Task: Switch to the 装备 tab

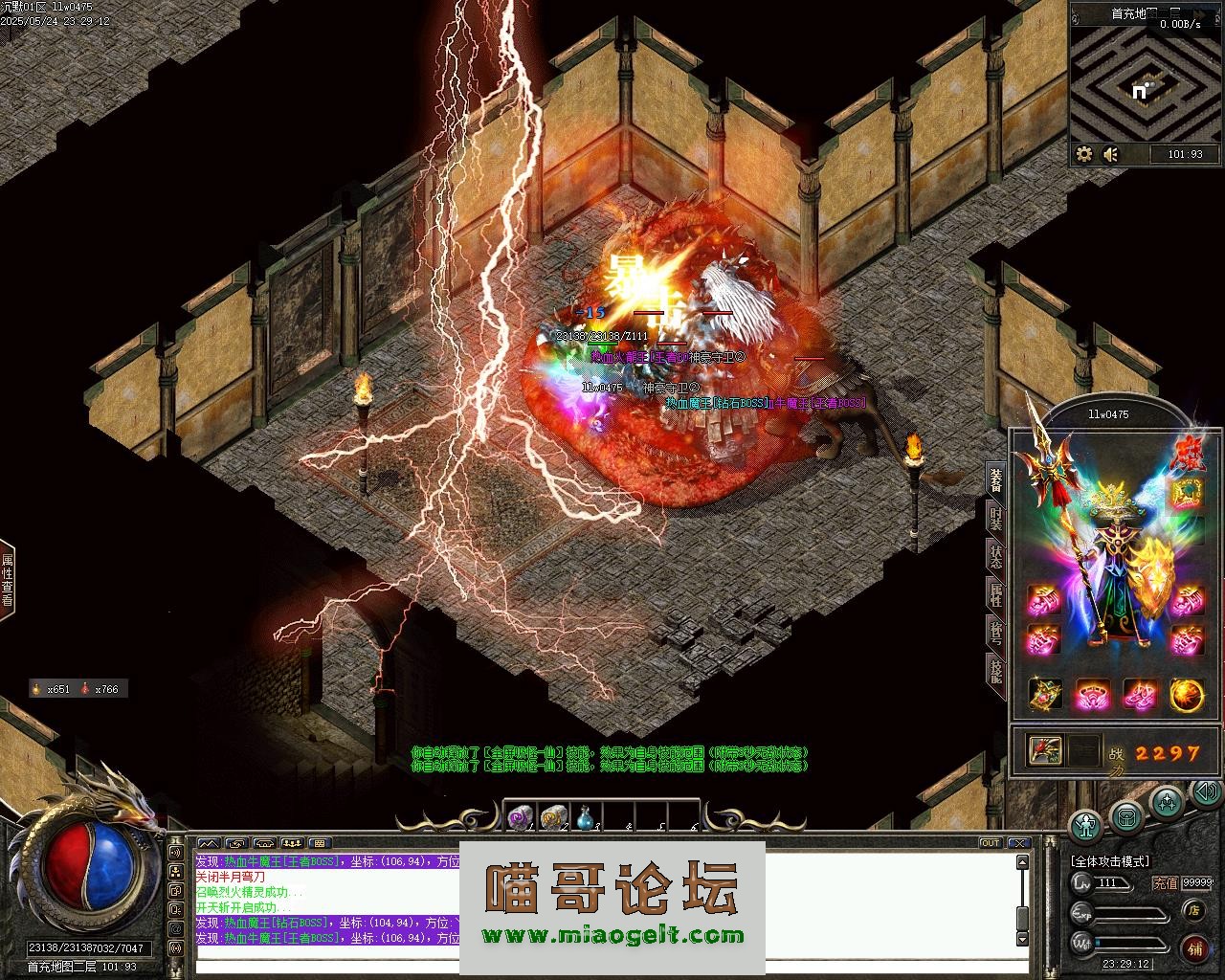Action: pyautogui.click(x=995, y=480)
